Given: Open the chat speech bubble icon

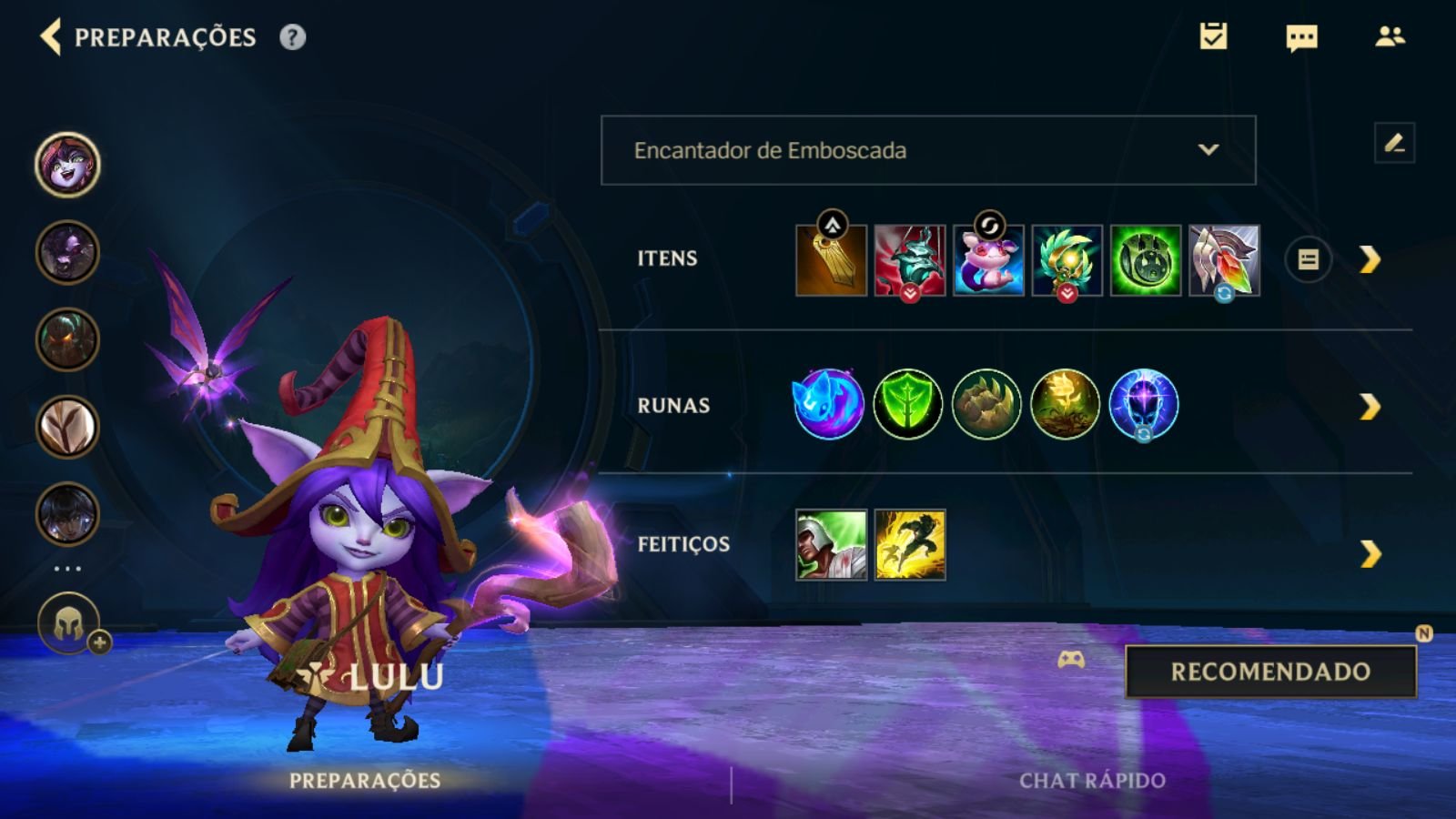Looking at the screenshot, I should [1301, 37].
